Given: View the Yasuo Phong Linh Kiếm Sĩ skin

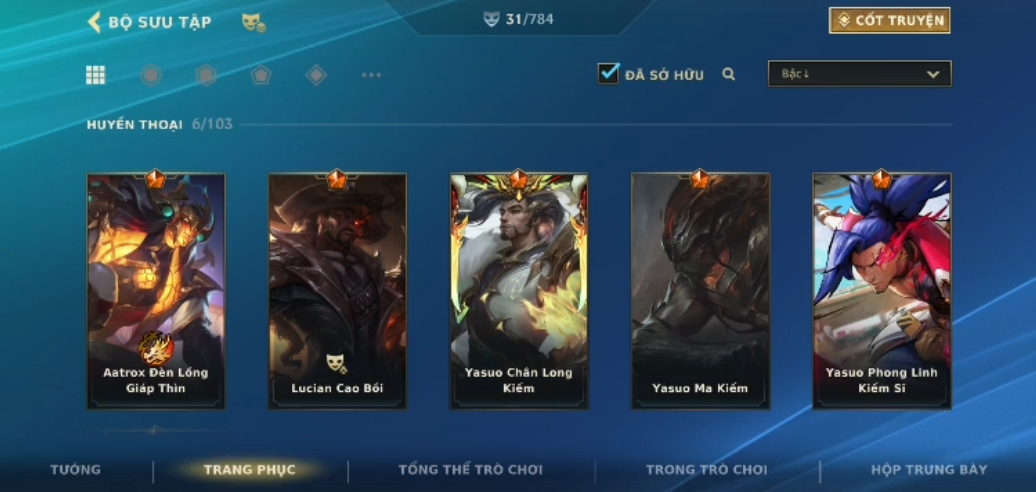Looking at the screenshot, I should click(881, 290).
